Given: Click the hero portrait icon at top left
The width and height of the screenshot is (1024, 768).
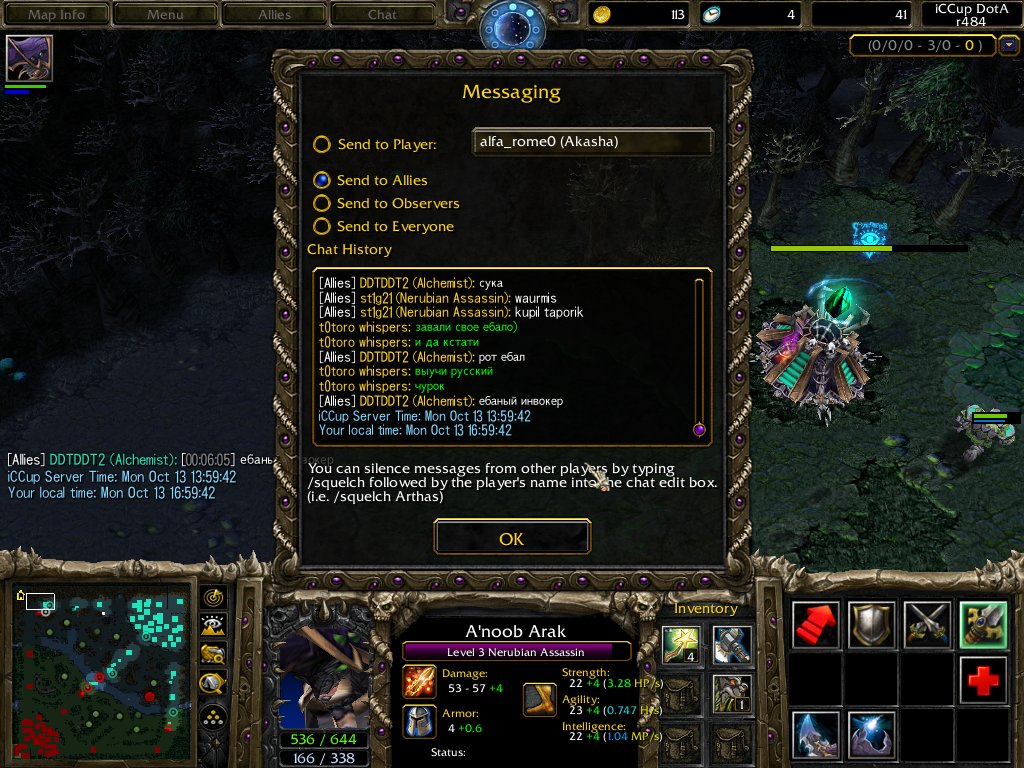Looking at the screenshot, I should [29, 58].
